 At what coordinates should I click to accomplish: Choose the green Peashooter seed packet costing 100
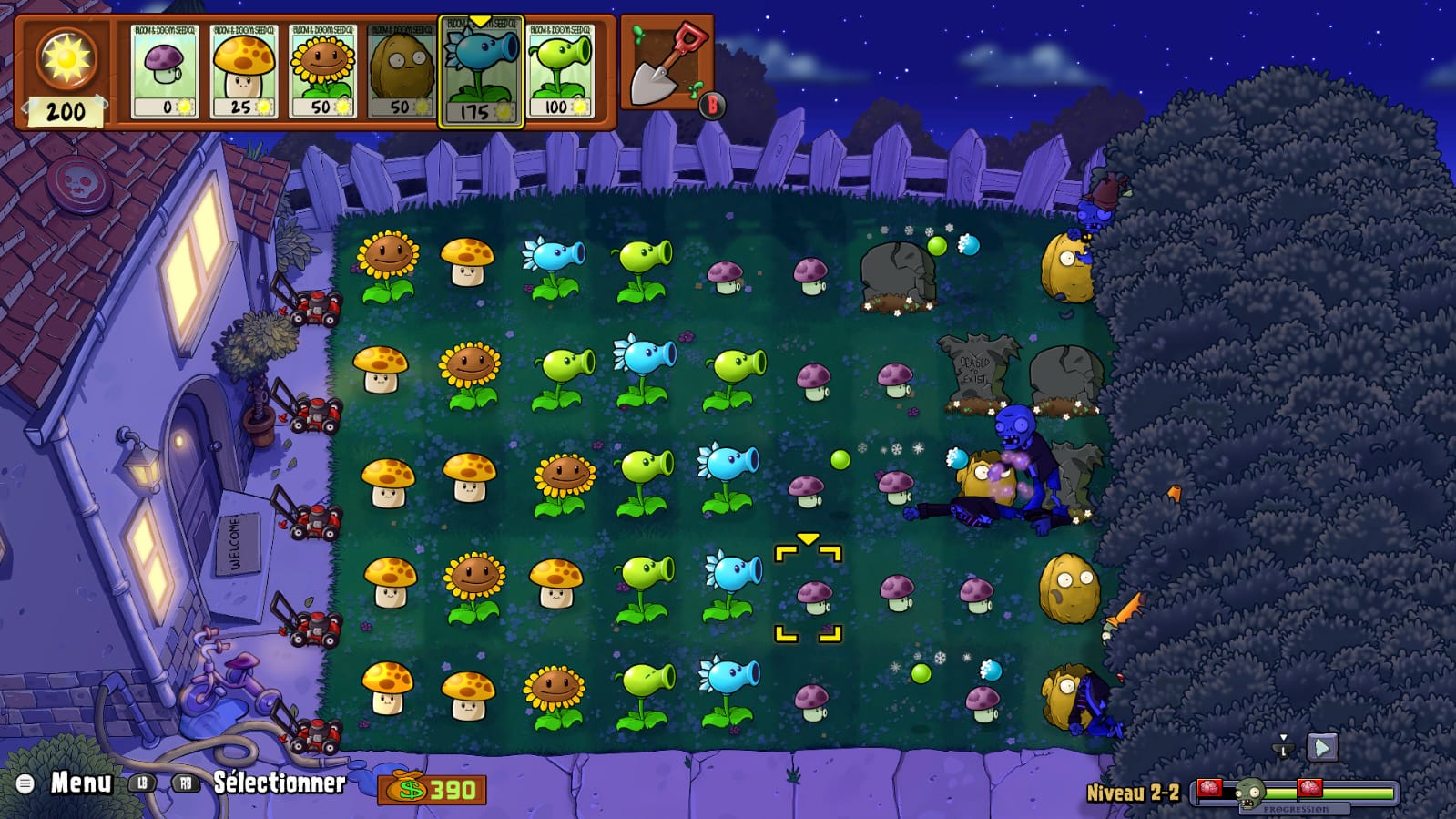[560, 71]
